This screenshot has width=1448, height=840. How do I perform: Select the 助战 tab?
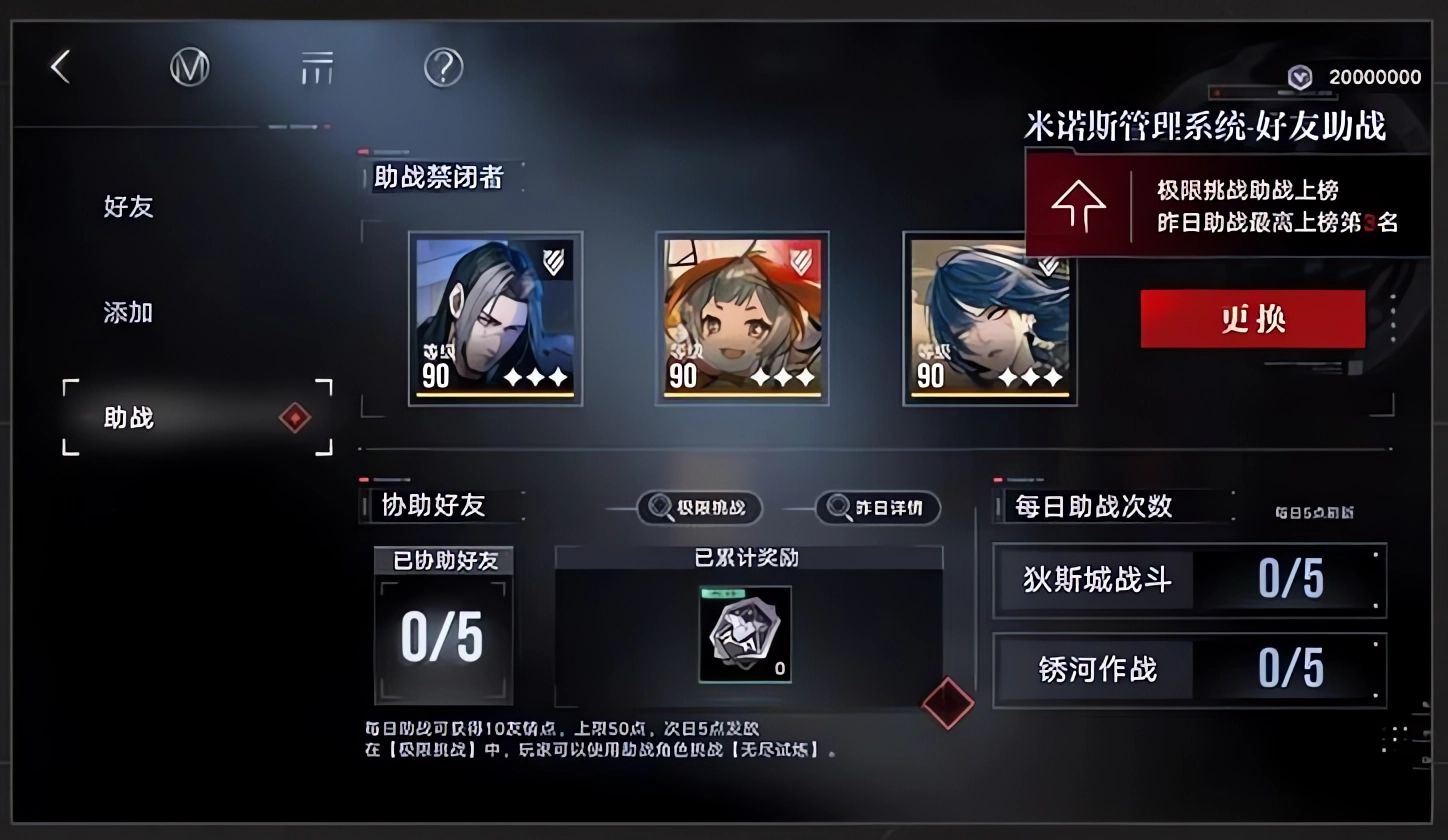click(x=127, y=418)
